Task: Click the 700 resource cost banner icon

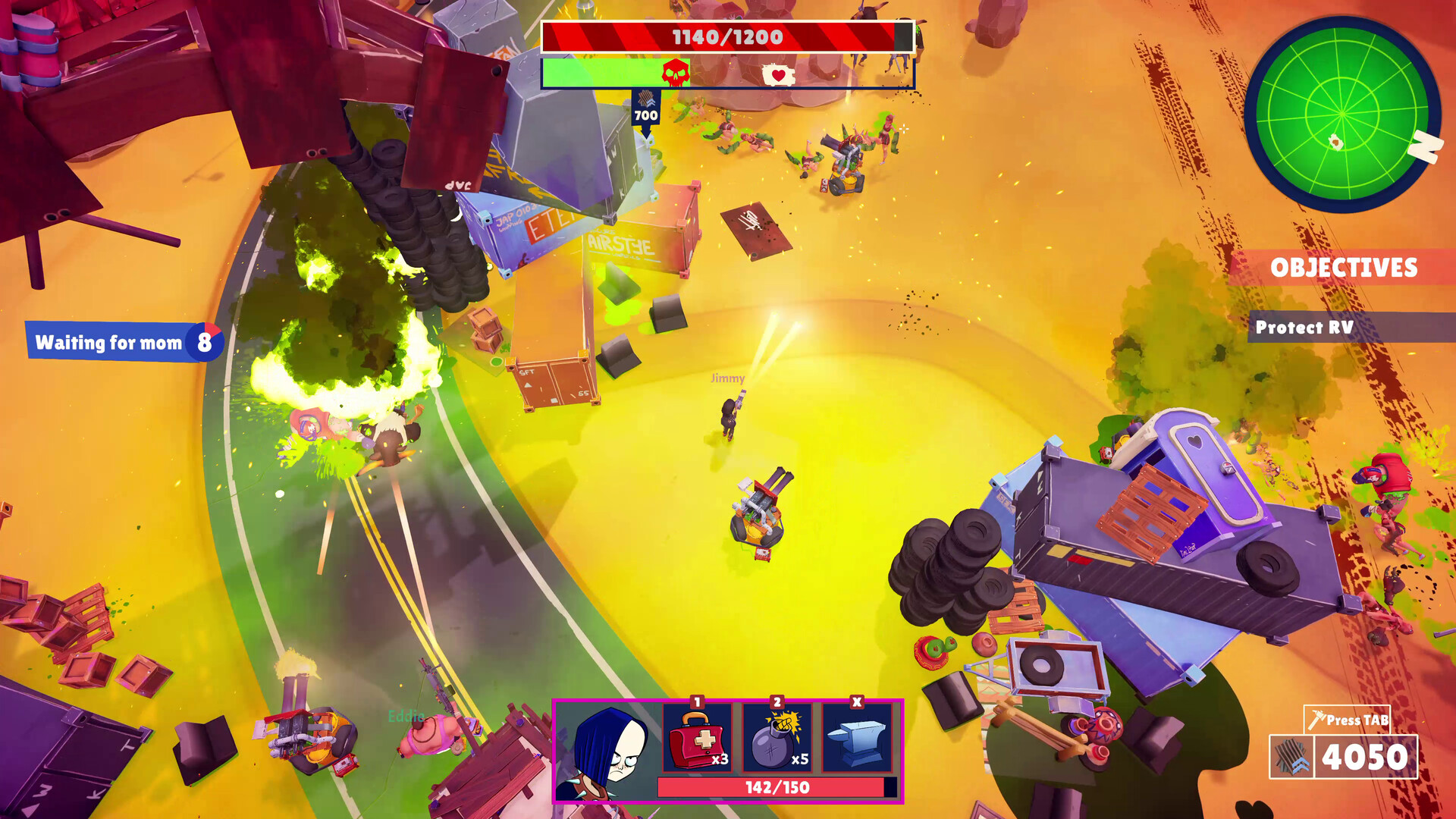Action: click(645, 99)
